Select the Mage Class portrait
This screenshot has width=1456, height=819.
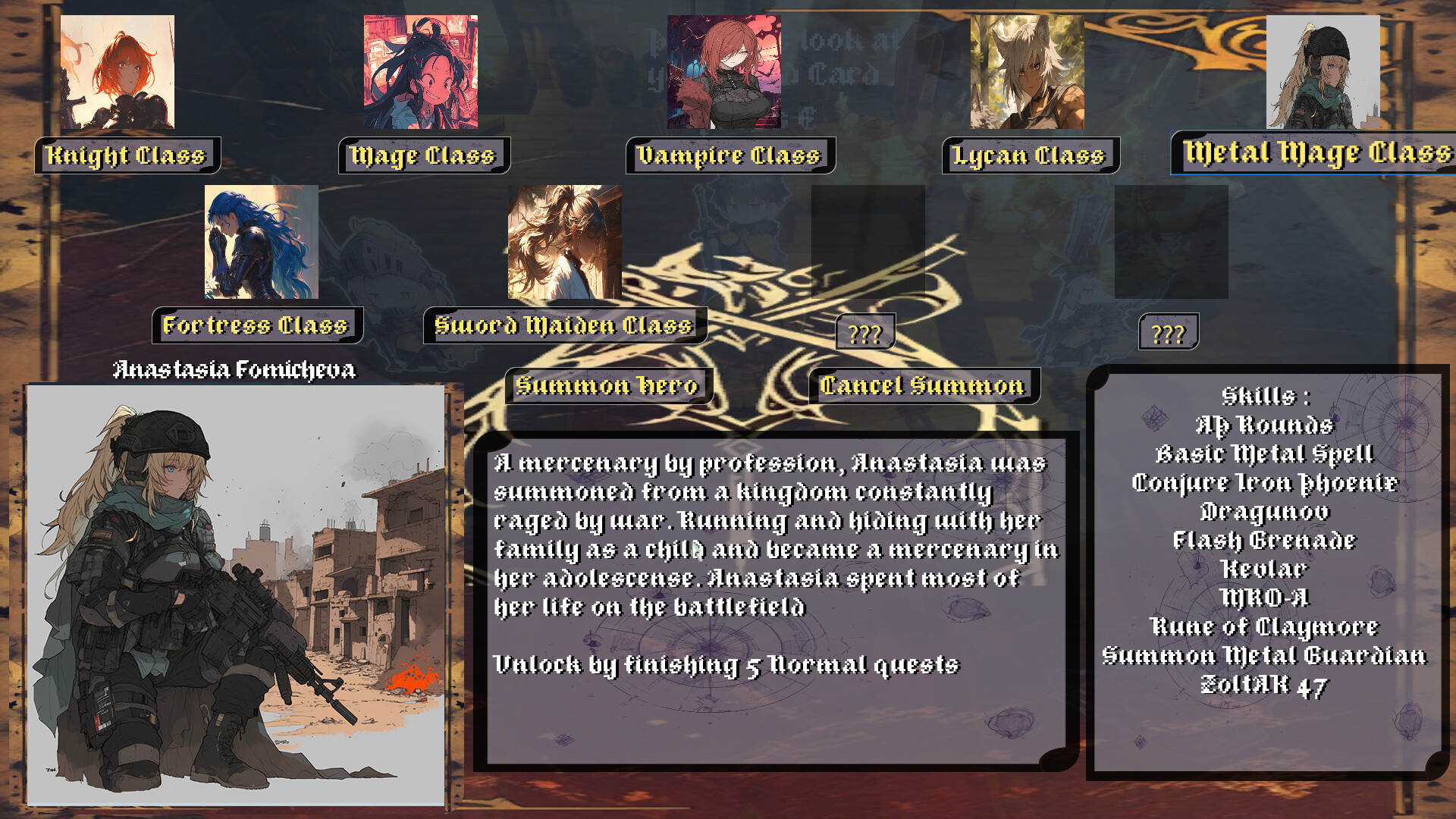click(x=420, y=72)
